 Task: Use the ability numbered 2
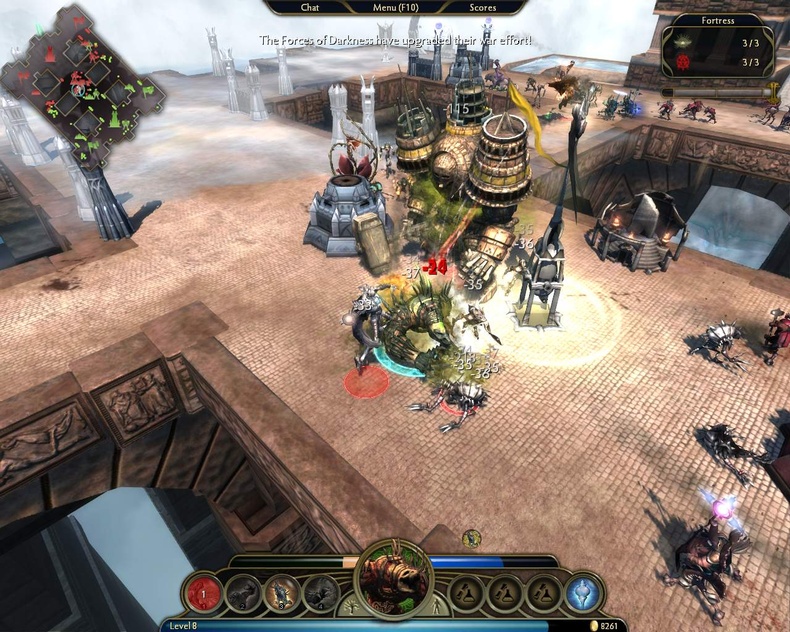point(243,593)
